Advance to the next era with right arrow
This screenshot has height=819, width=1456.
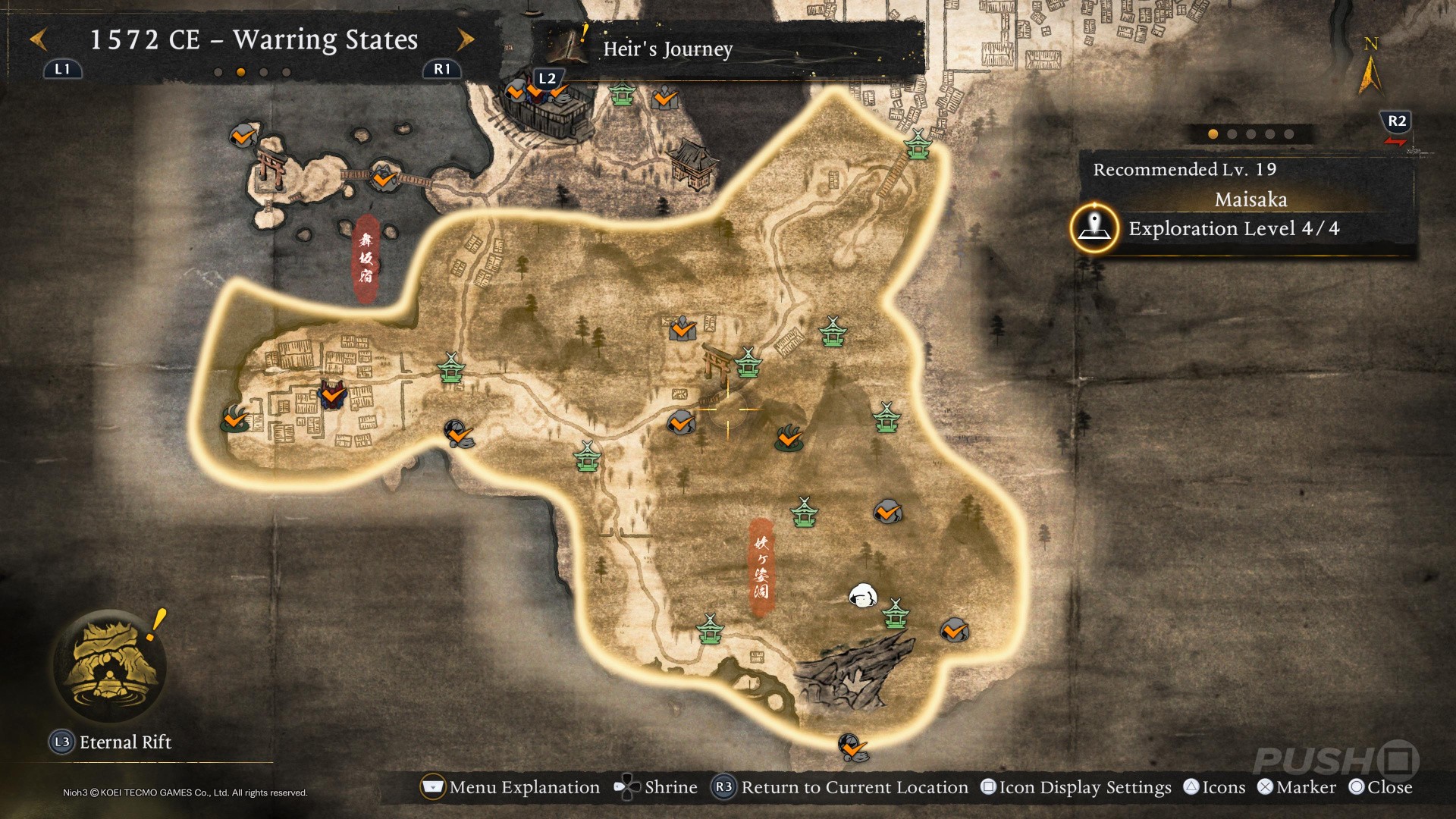(x=465, y=39)
